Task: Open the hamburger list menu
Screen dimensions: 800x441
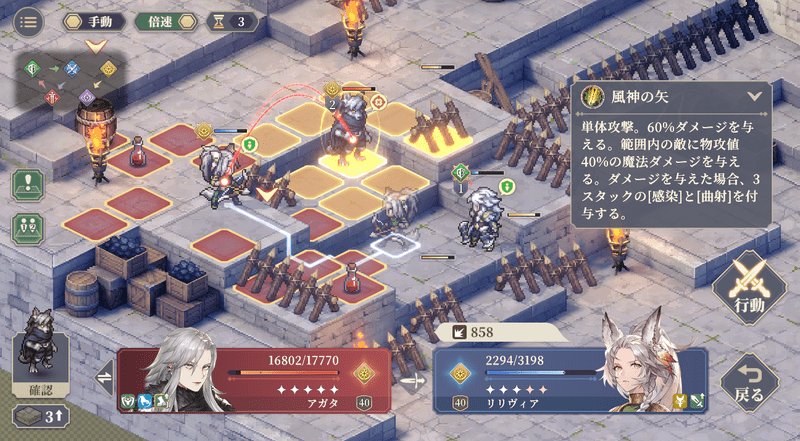Action: 28,21
